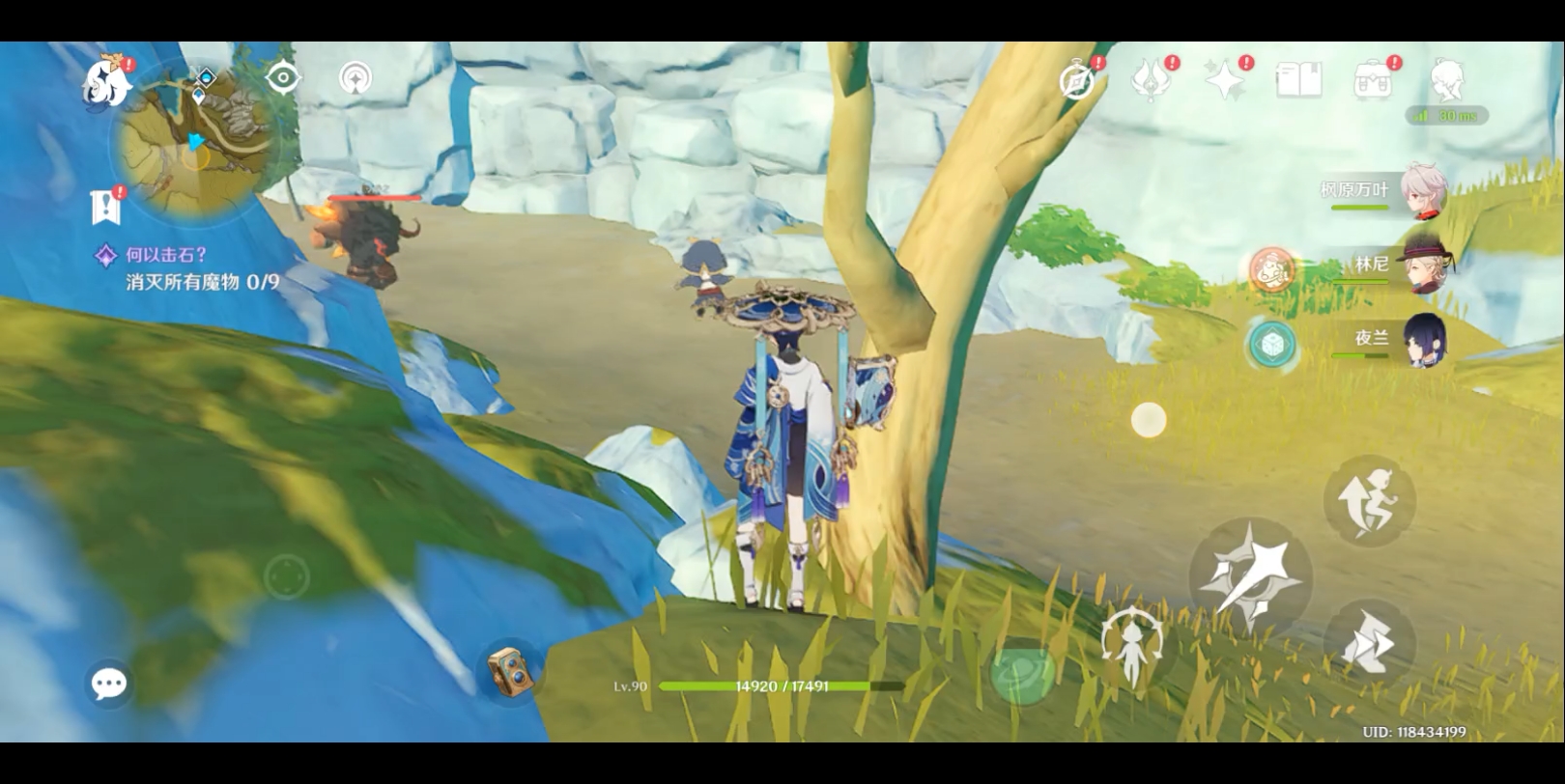Open the Adventurer Handbook book icon
The height and width of the screenshot is (784, 1565).
[x=1298, y=80]
